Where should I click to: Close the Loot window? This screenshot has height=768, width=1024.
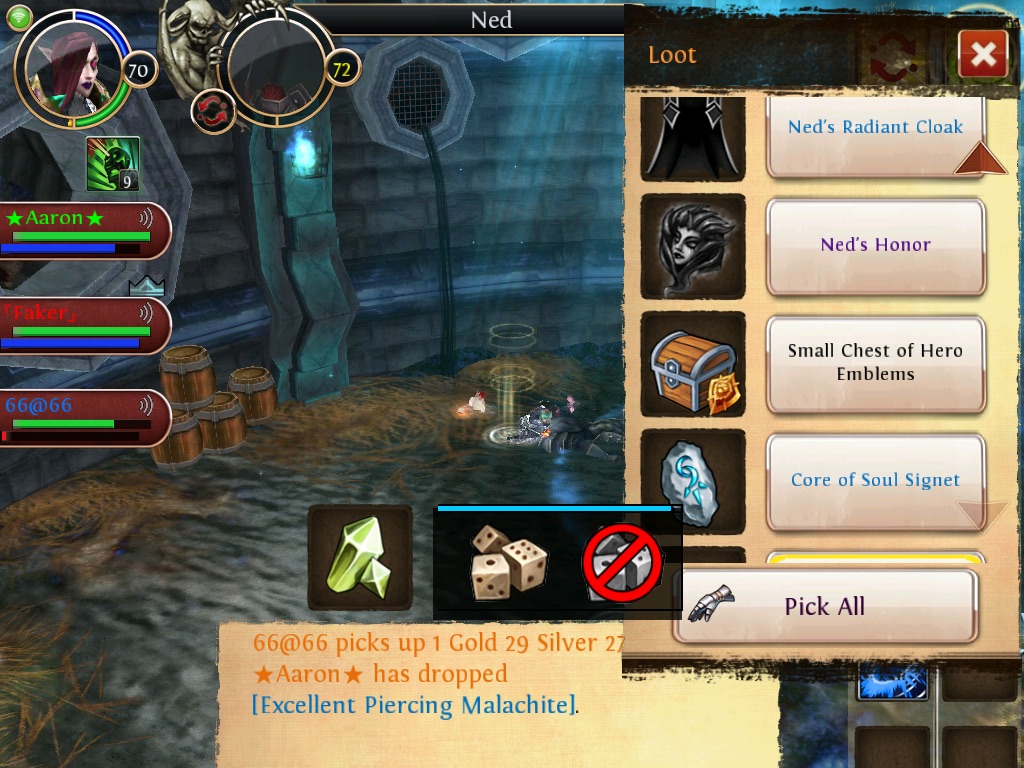tap(982, 54)
